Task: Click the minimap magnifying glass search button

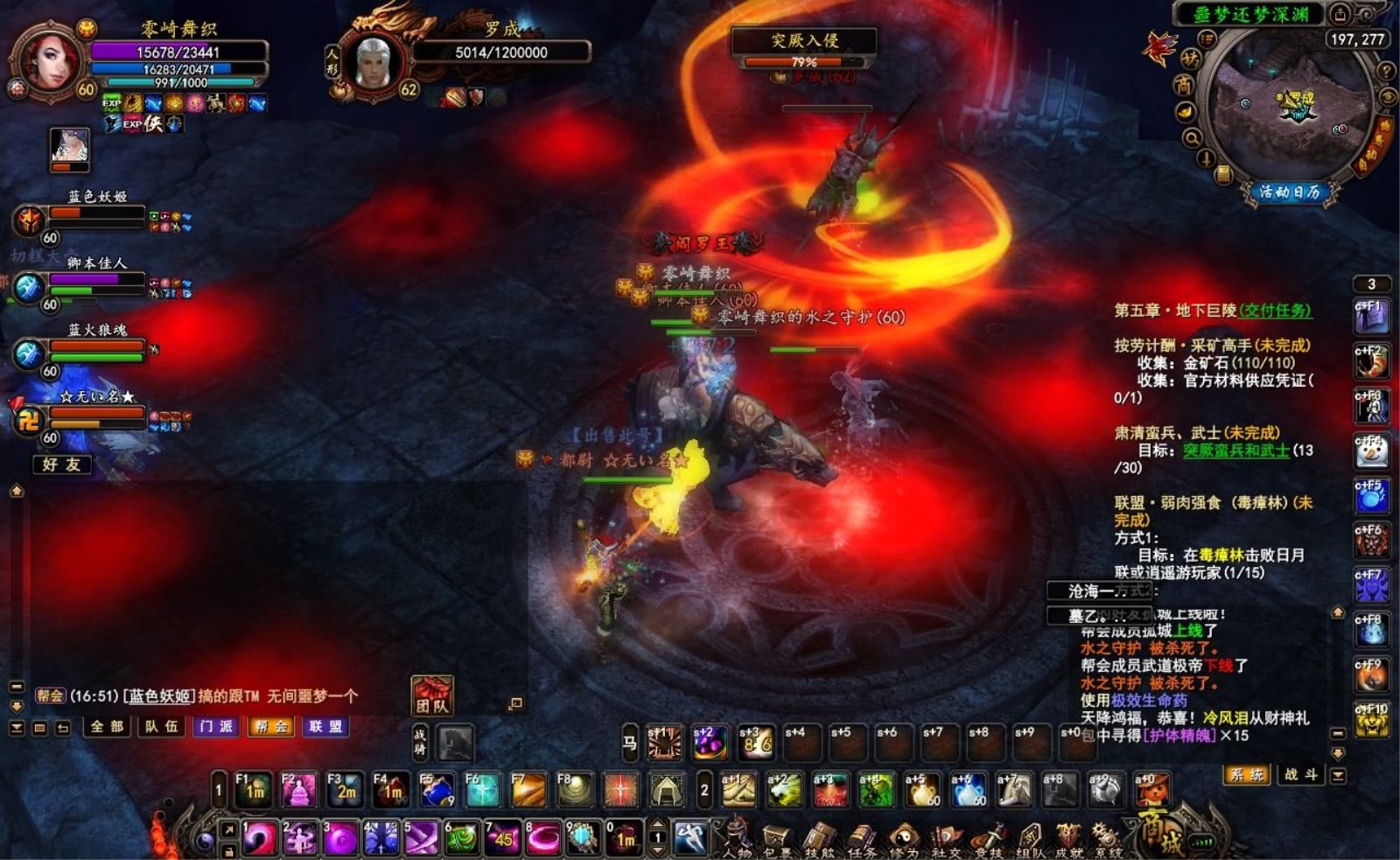Action: (1192, 138)
